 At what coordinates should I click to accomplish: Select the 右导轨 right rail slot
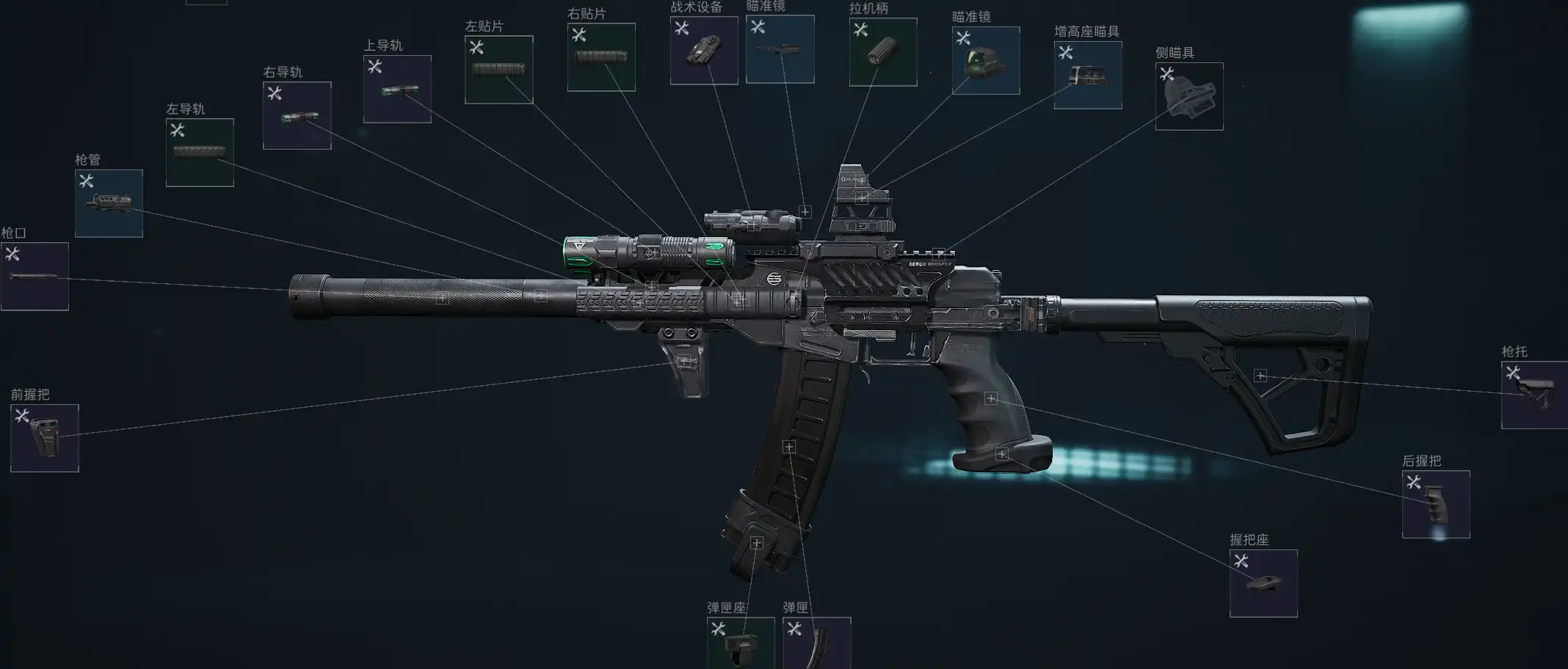297,116
